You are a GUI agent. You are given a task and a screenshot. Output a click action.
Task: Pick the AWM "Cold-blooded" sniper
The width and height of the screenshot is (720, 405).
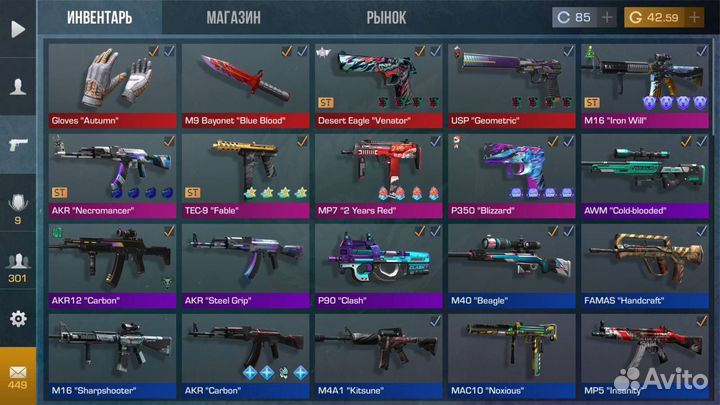pos(643,172)
